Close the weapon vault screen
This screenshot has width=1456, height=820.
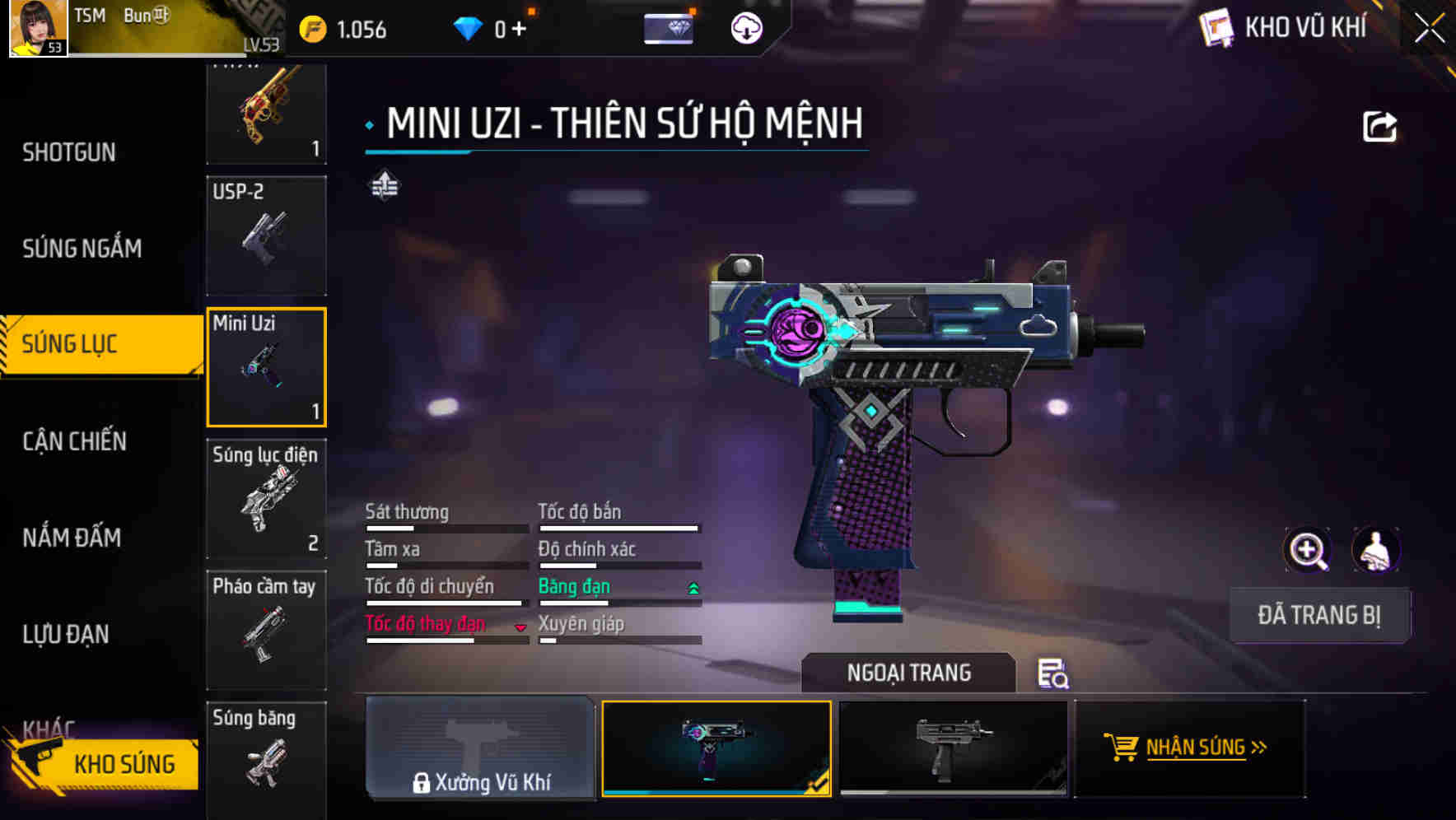point(1429,29)
